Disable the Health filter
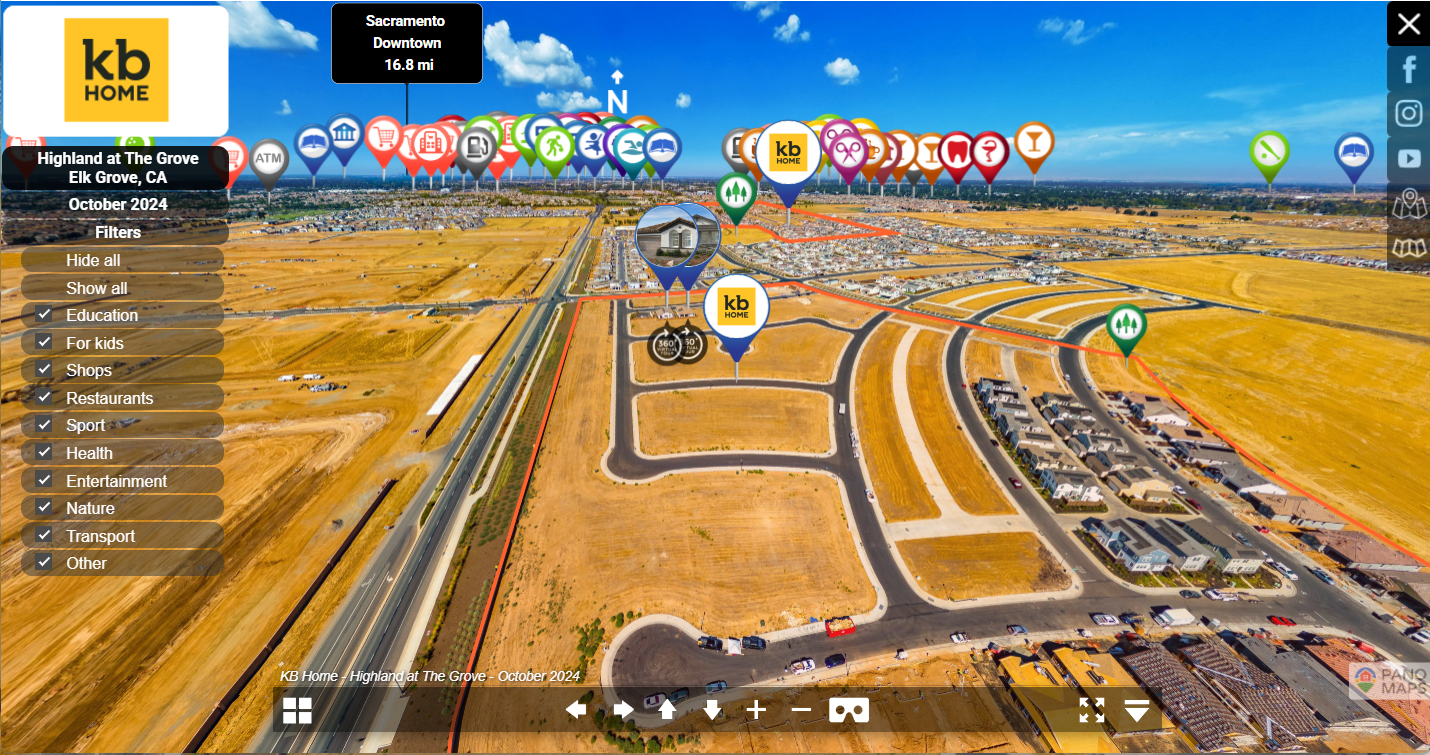This screenshot has height=755, width=1430. [x=44, y=453]
